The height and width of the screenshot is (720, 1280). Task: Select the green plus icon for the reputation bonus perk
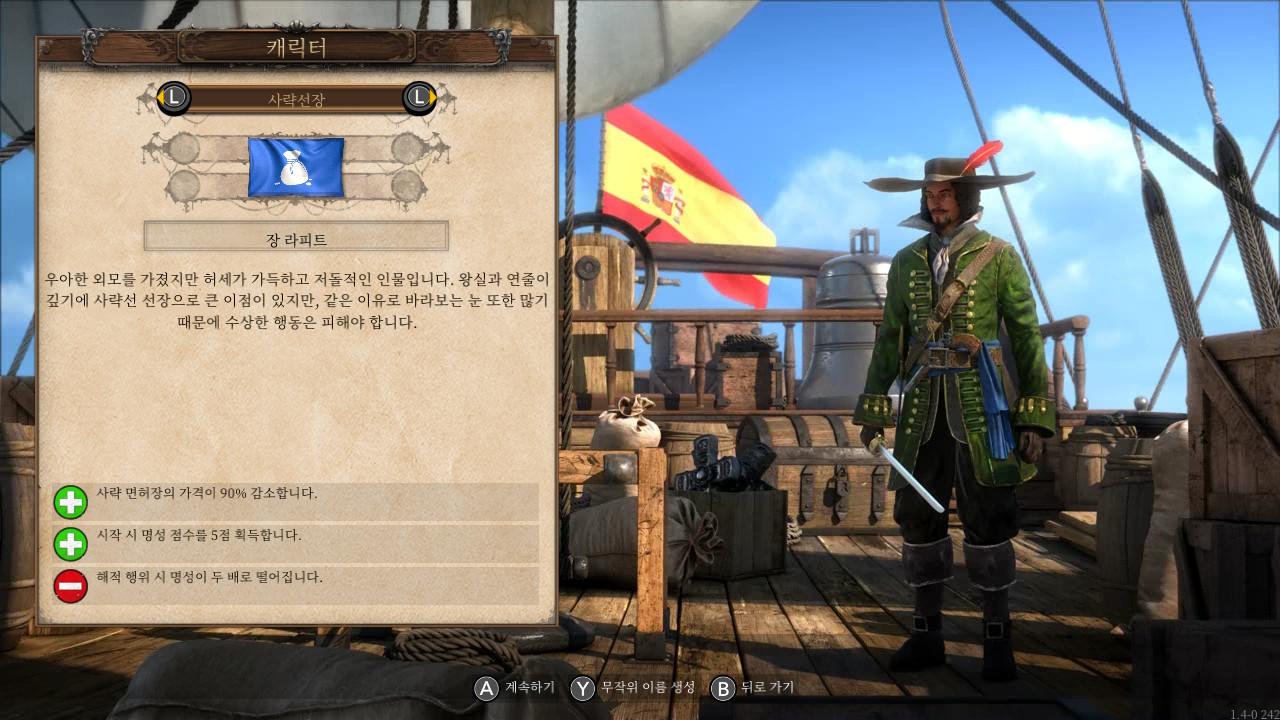[70, 544]
